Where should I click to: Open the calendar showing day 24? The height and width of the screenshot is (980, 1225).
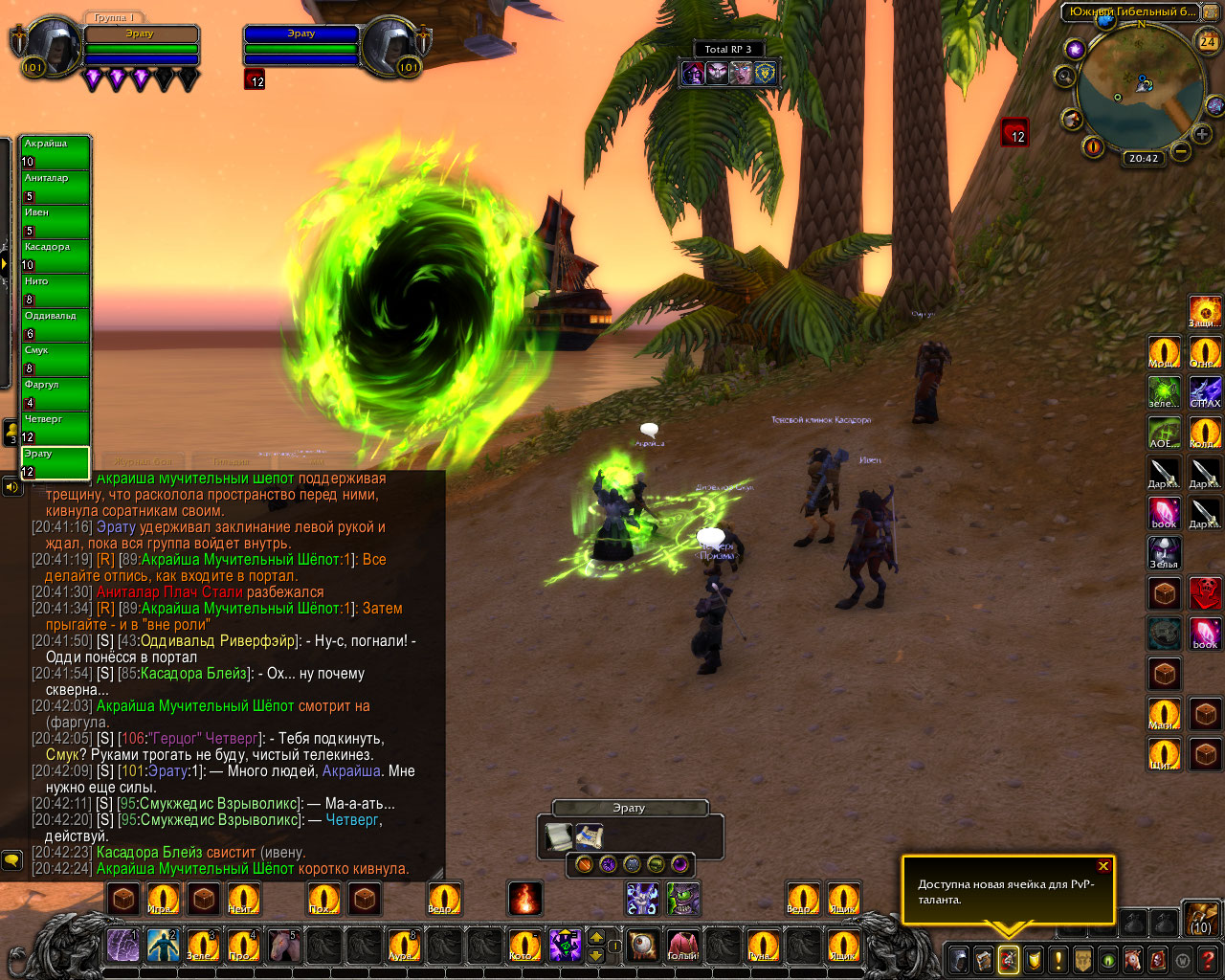pos(1208,41)
